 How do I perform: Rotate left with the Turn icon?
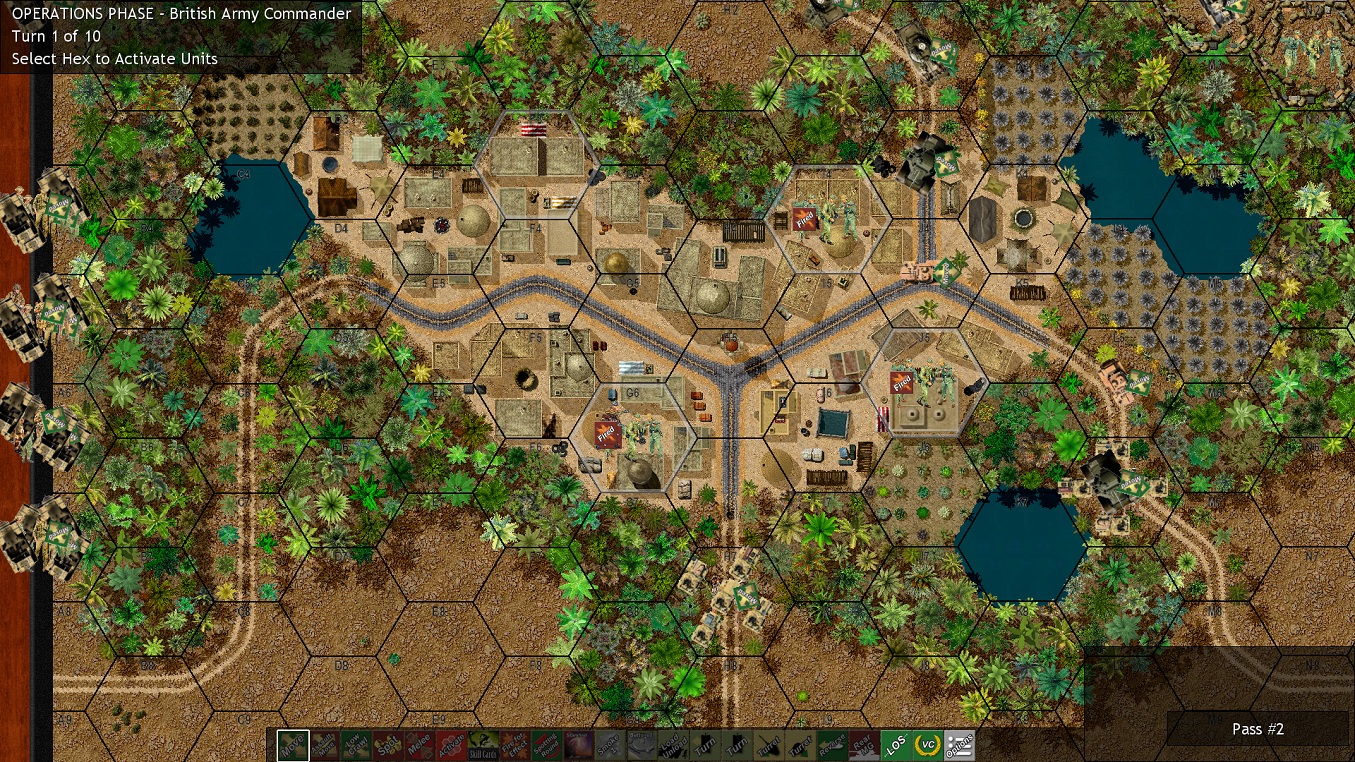(707, 746)
